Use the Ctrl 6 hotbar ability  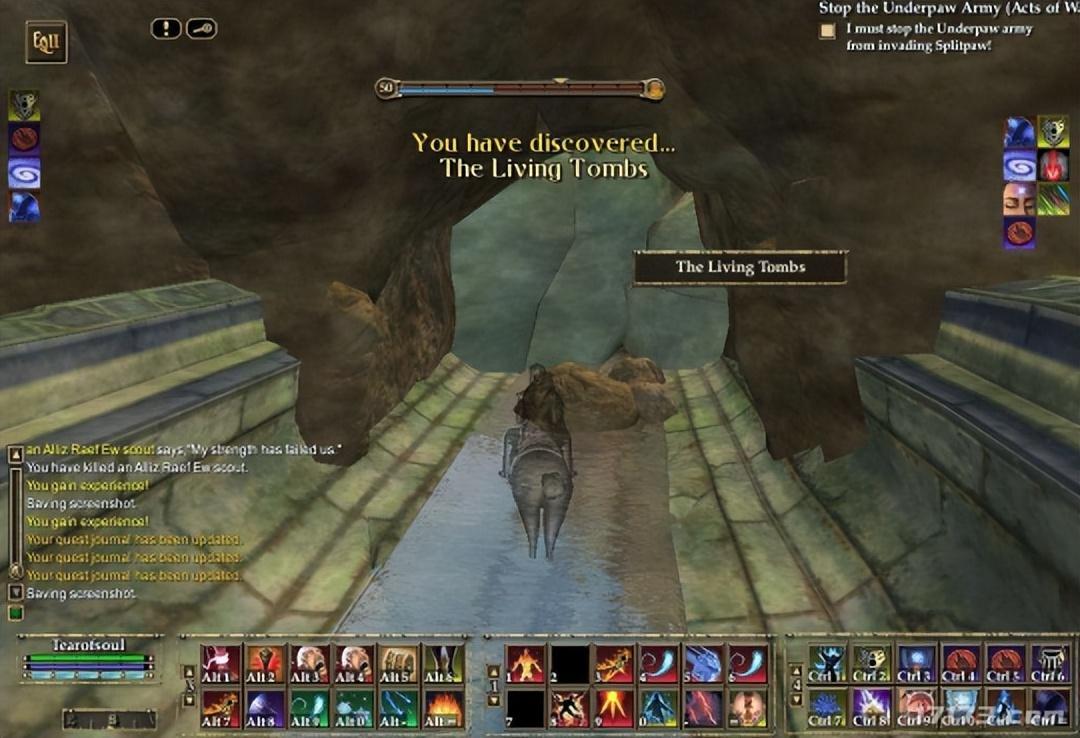(x=1050, y=663)
